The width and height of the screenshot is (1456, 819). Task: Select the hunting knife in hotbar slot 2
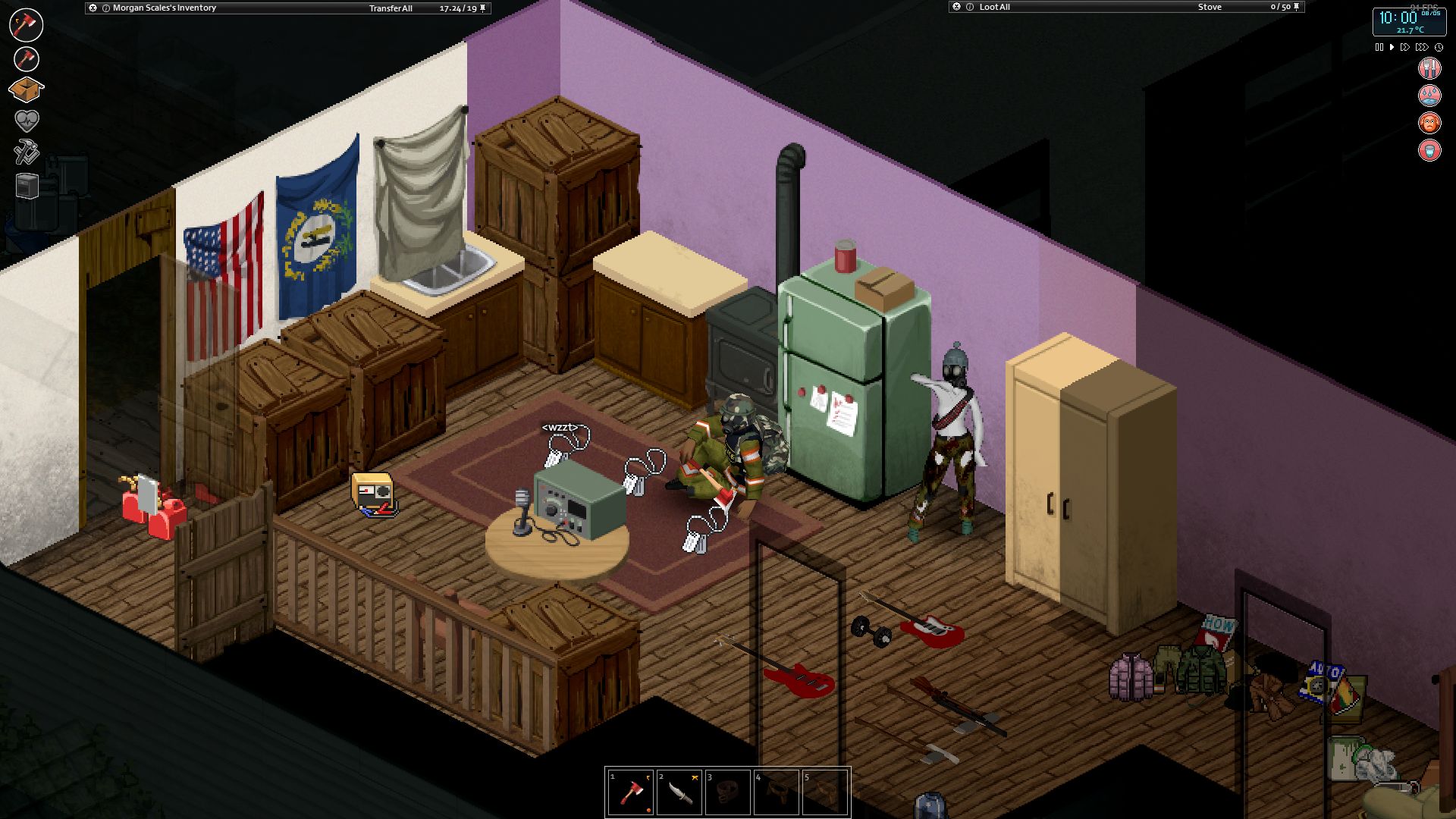[679, 792]
